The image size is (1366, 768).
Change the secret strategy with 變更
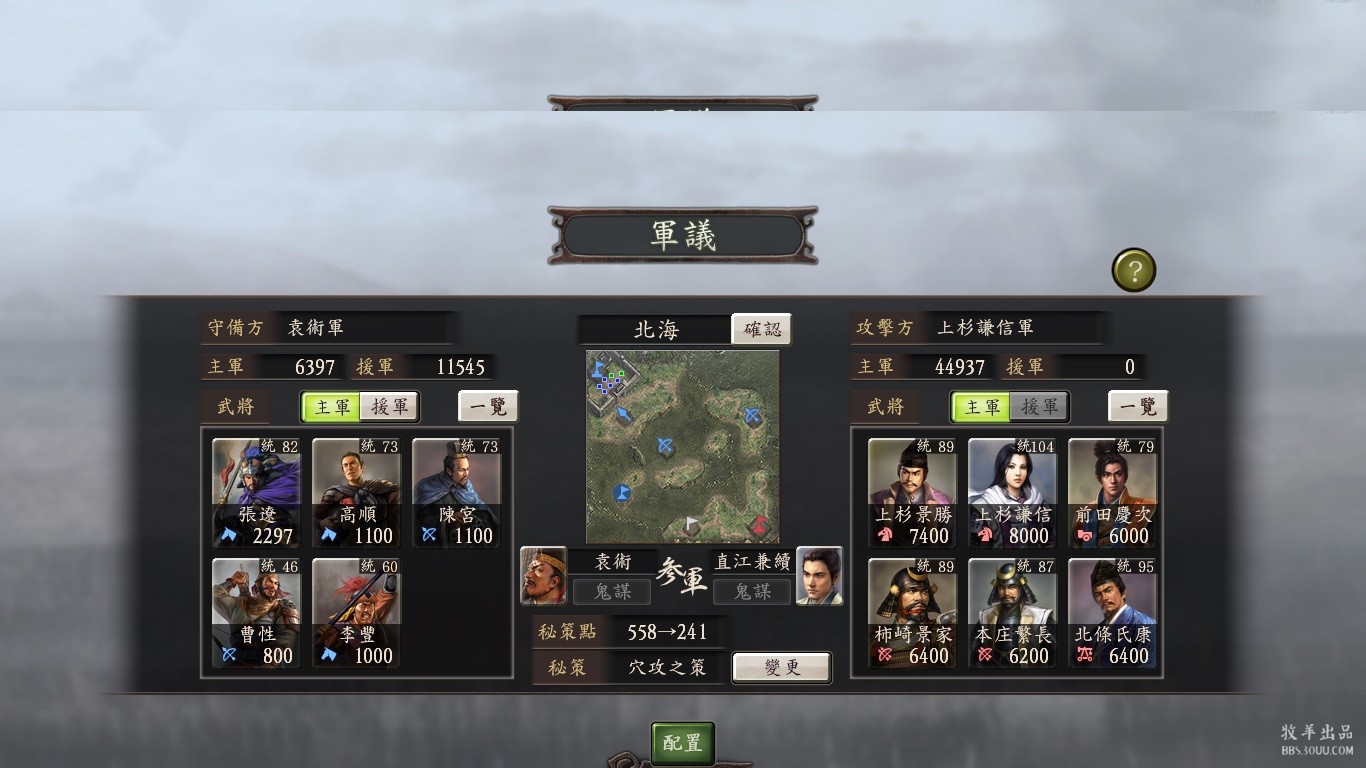[781, 667]
